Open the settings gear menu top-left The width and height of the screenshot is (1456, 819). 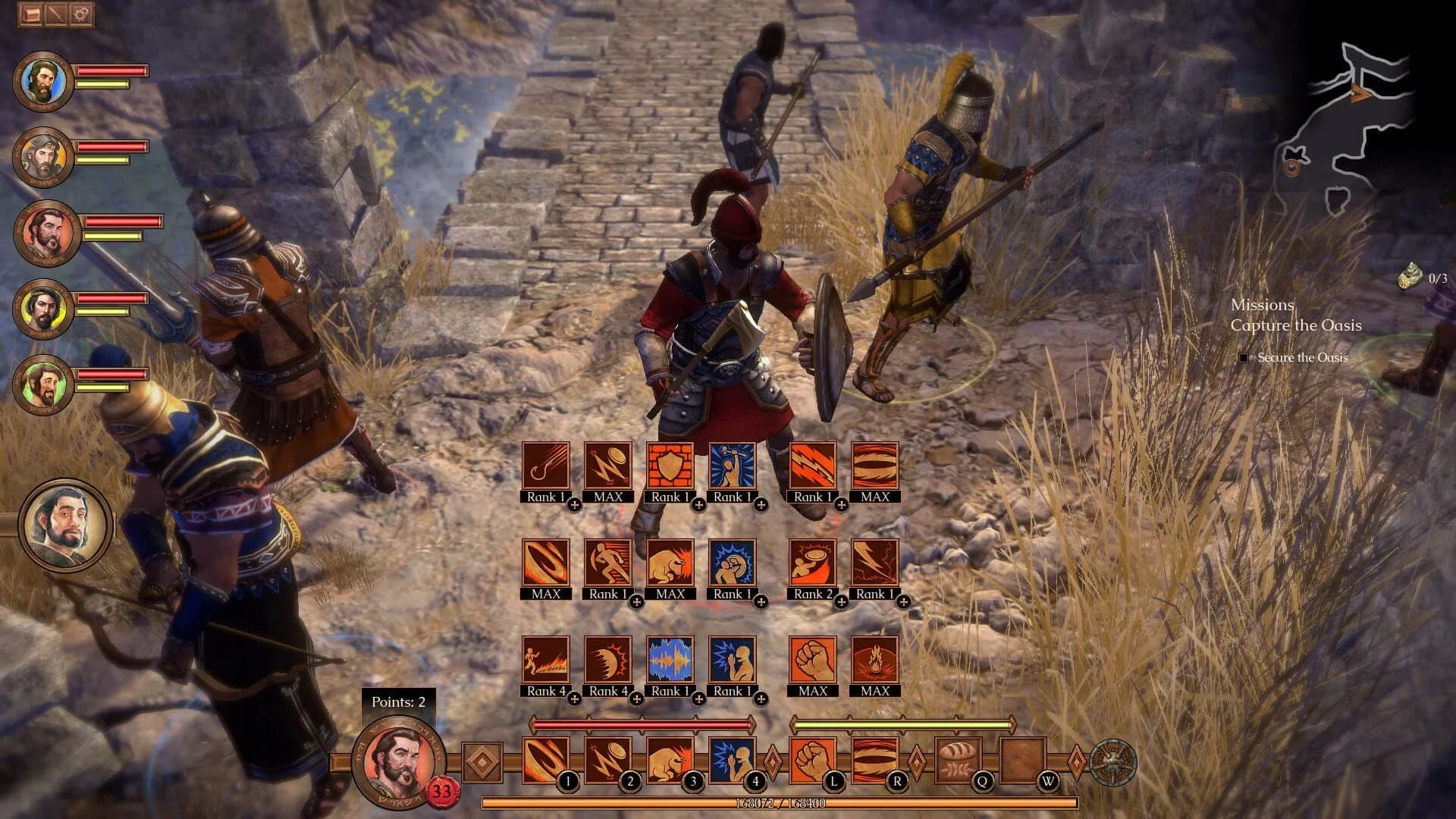click(80, 14)
